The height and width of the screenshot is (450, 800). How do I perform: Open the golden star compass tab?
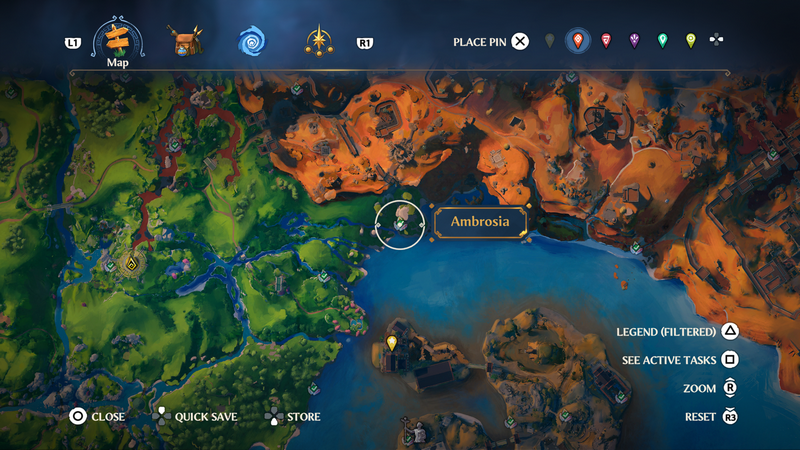click(320, 42)
